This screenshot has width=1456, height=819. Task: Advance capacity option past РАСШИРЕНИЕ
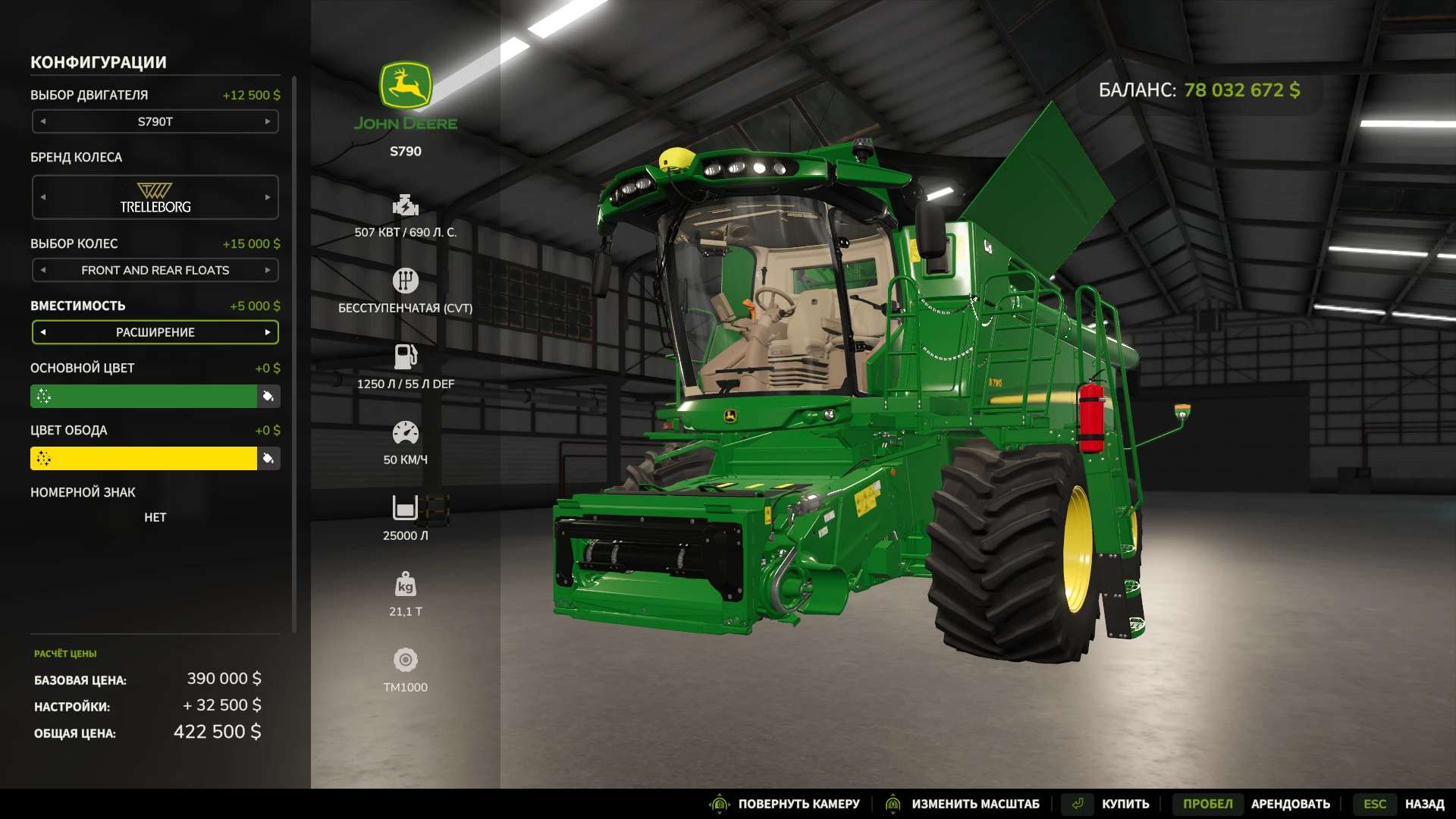coord(268,332)
